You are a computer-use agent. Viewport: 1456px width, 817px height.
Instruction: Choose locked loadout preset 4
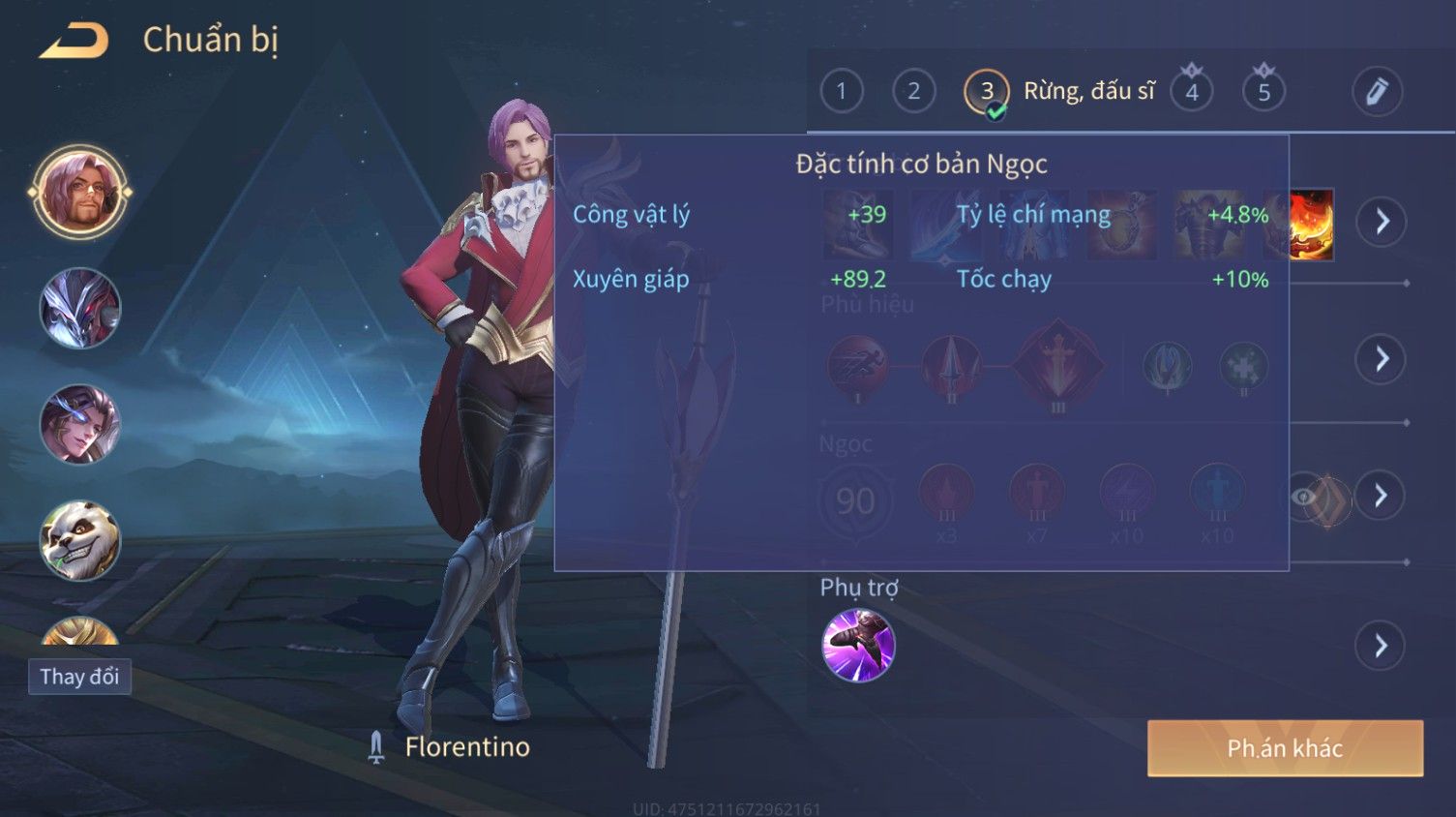[1192, 92]
